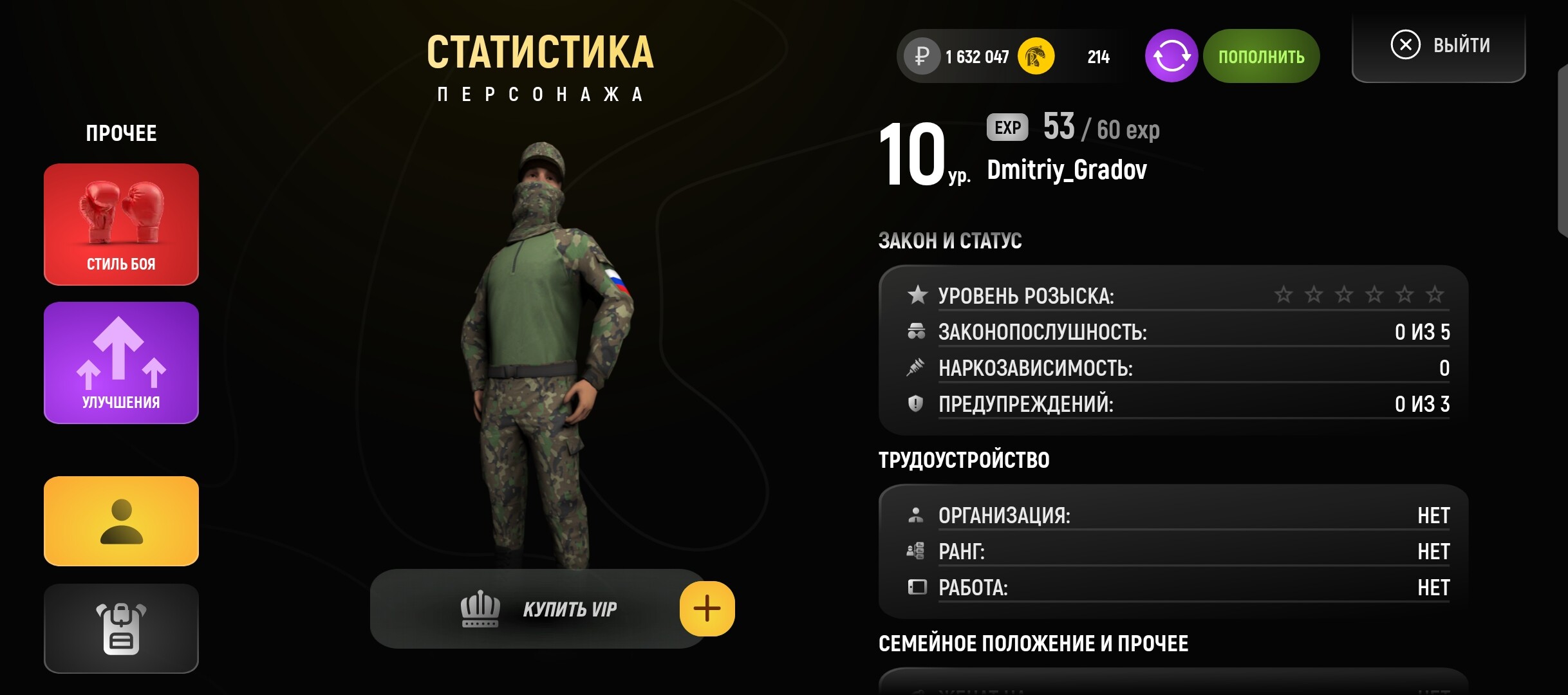Select the Стиль боя boxing gloves icon
Viewport: 1568px width, 695px height.
click(121, 212)
